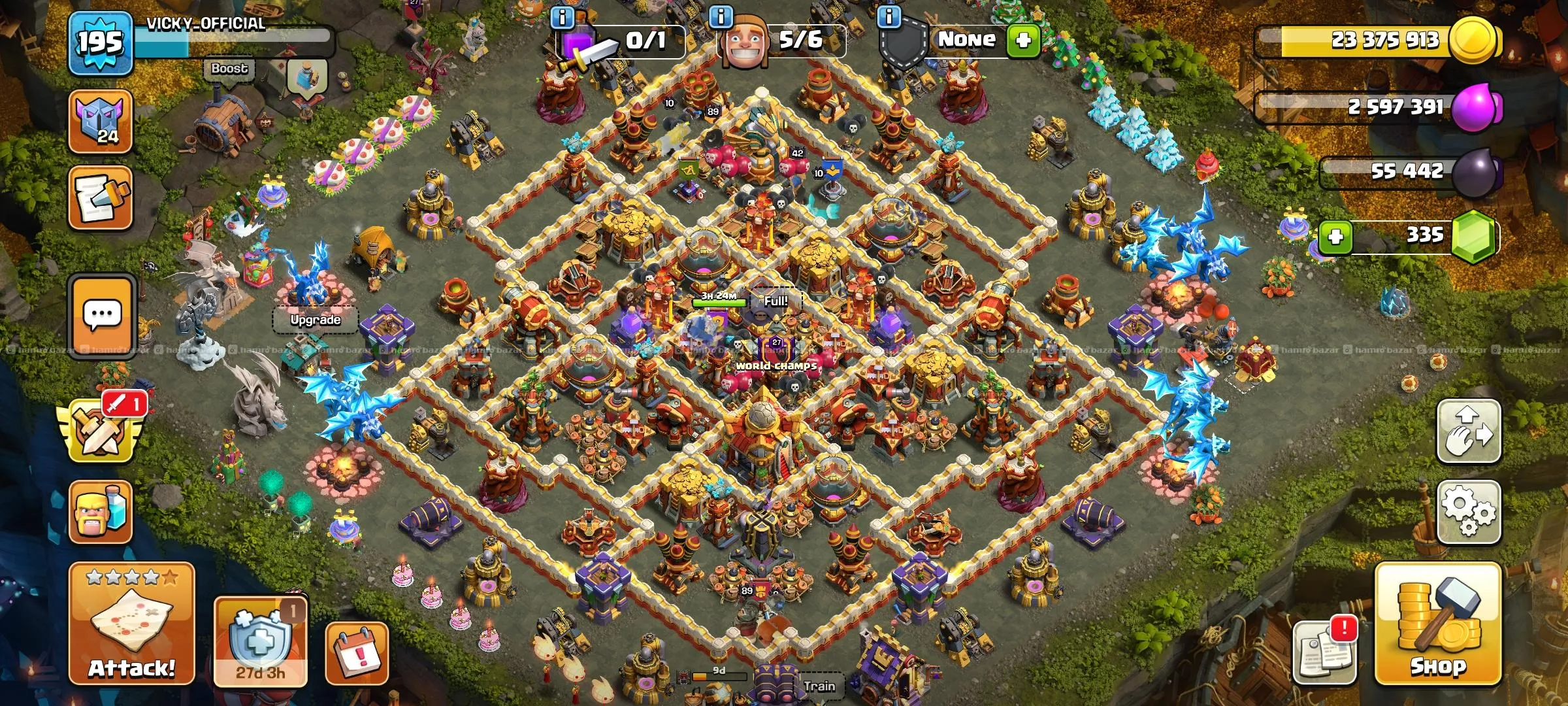
Task: Open the shield status timer button
Action: pos(260,642)
